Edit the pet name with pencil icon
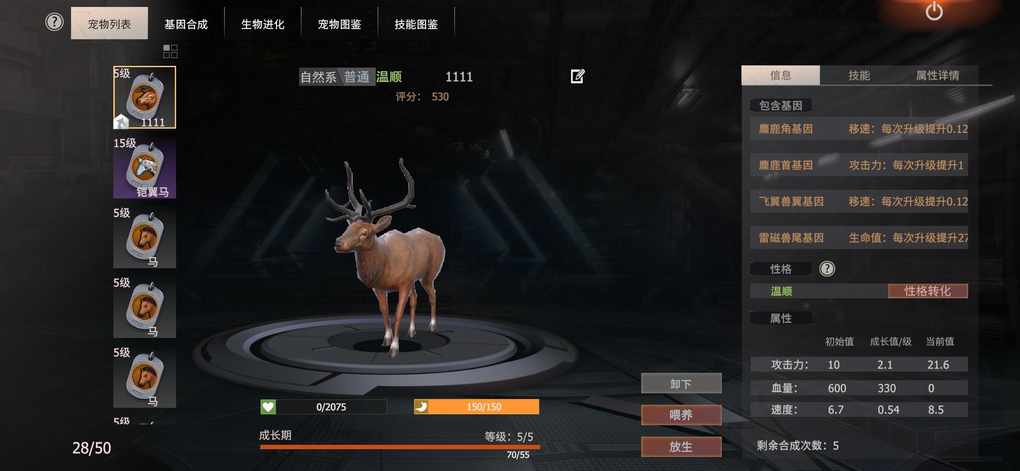Screen dimensions: 1020x471 click(x=577, y=76)
